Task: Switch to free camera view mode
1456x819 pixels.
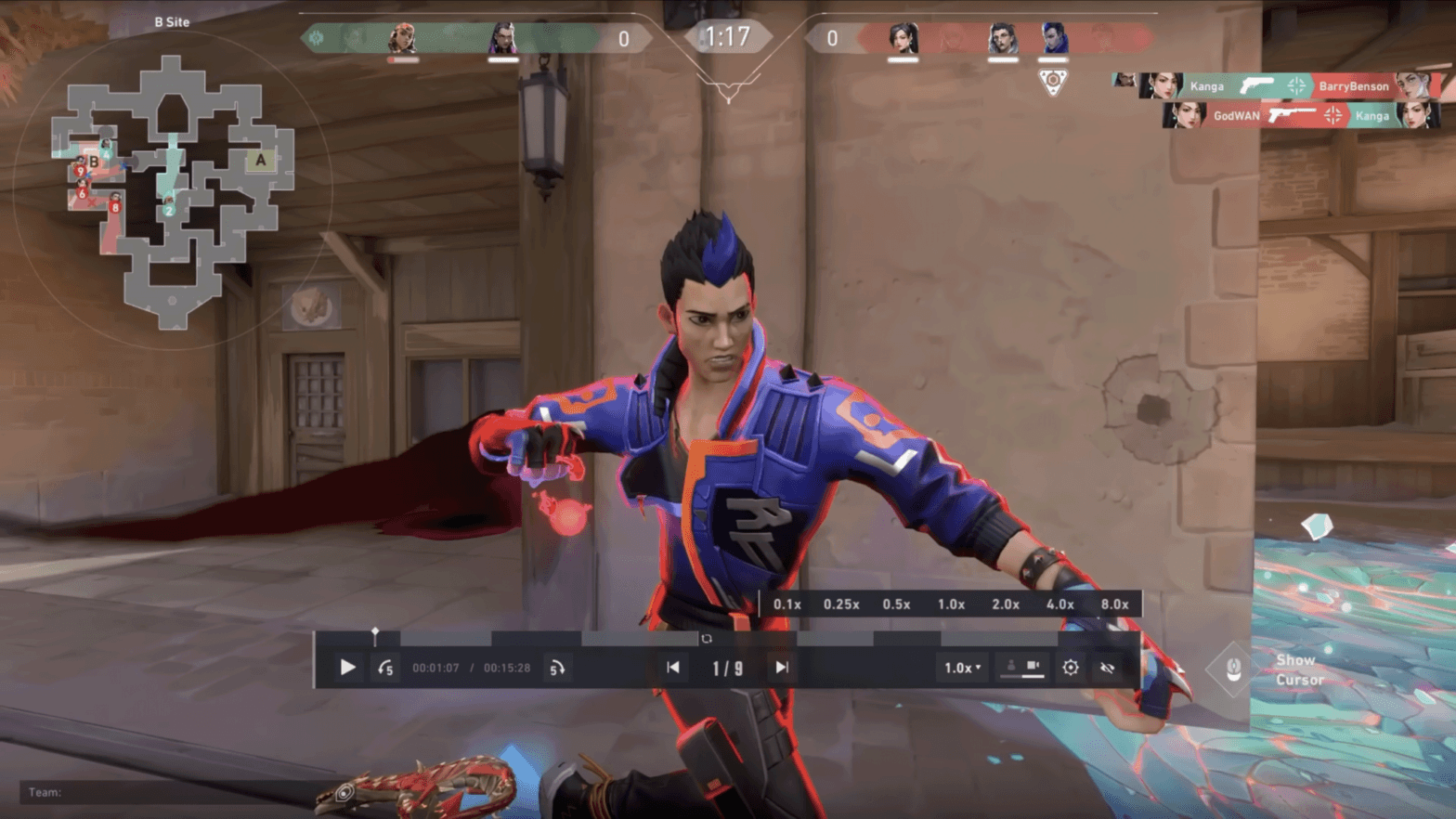Action: (x=1033, y=666)
